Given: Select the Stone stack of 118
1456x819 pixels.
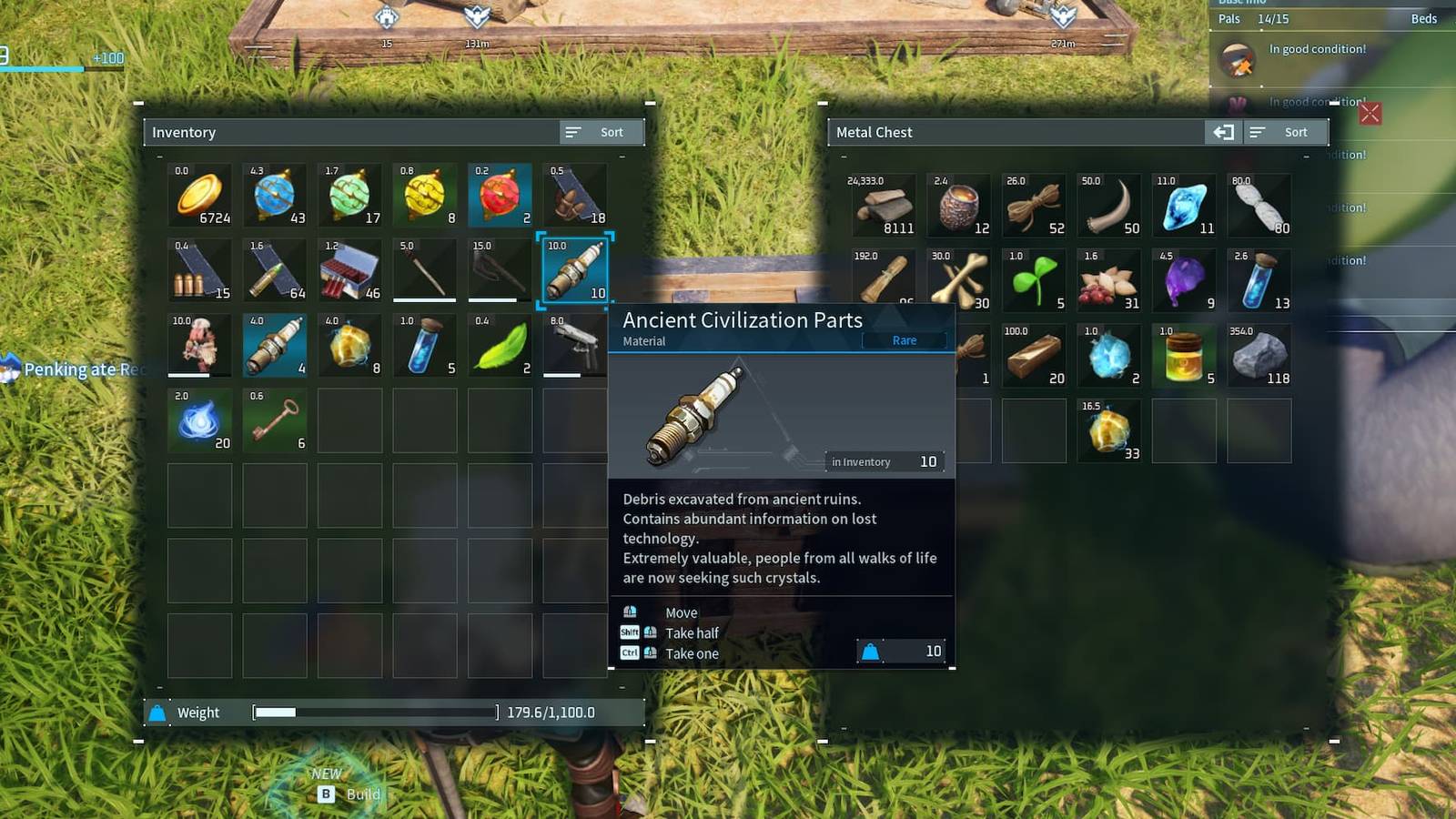Looking at the screenshot, I should click(1260, 355).
